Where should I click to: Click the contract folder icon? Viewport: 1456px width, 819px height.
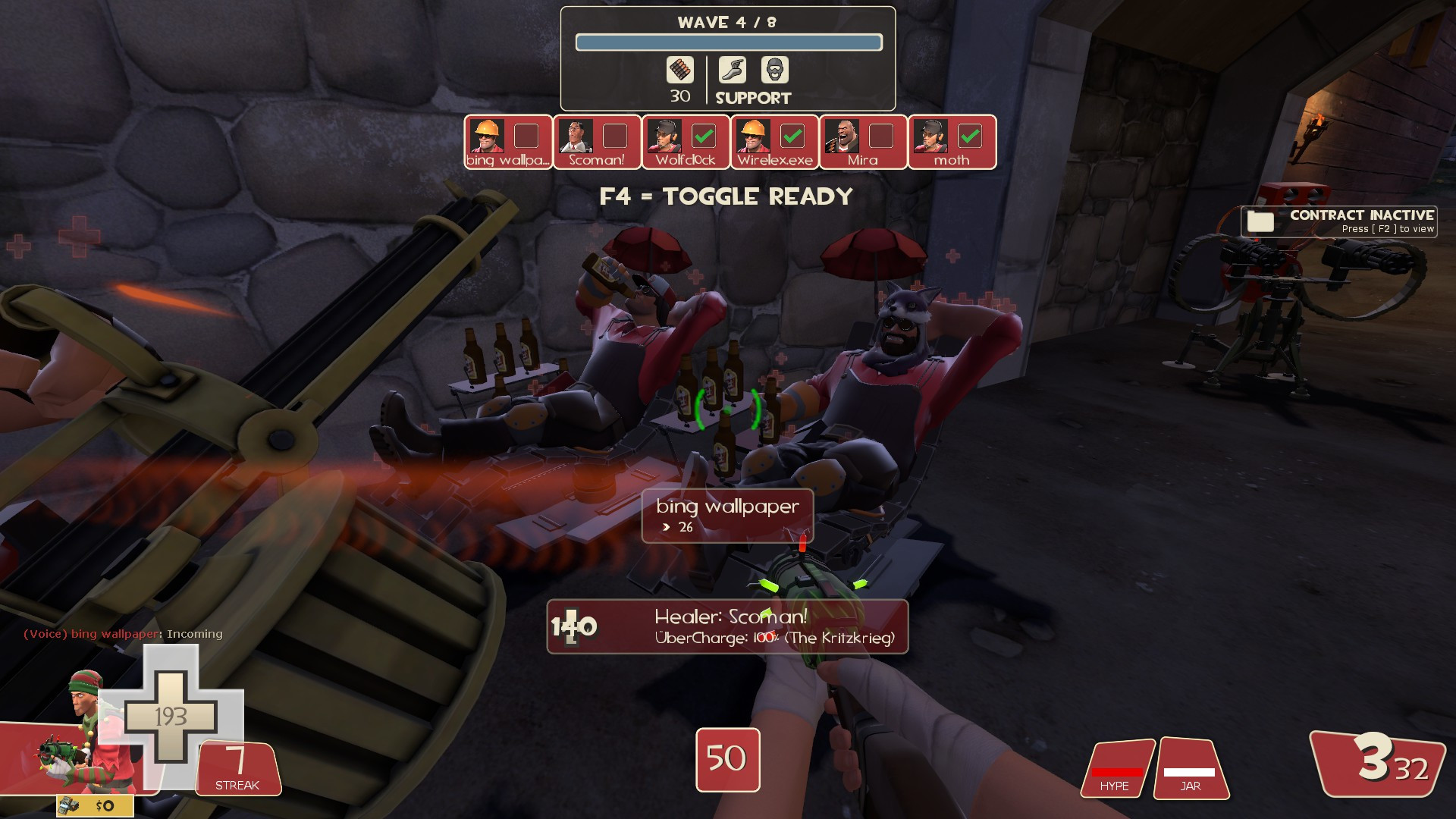[1260, 221]
